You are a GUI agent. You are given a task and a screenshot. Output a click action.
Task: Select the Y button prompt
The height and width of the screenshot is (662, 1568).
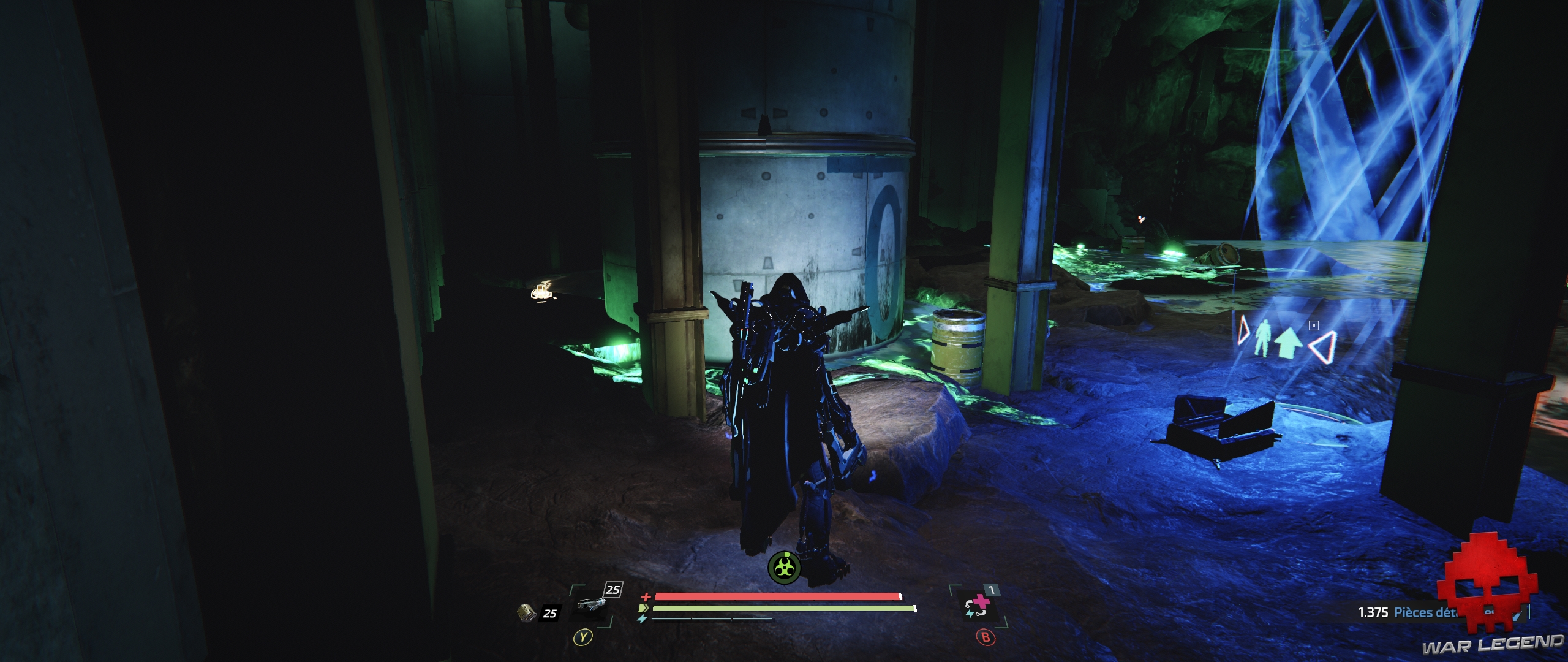(583, 638)
